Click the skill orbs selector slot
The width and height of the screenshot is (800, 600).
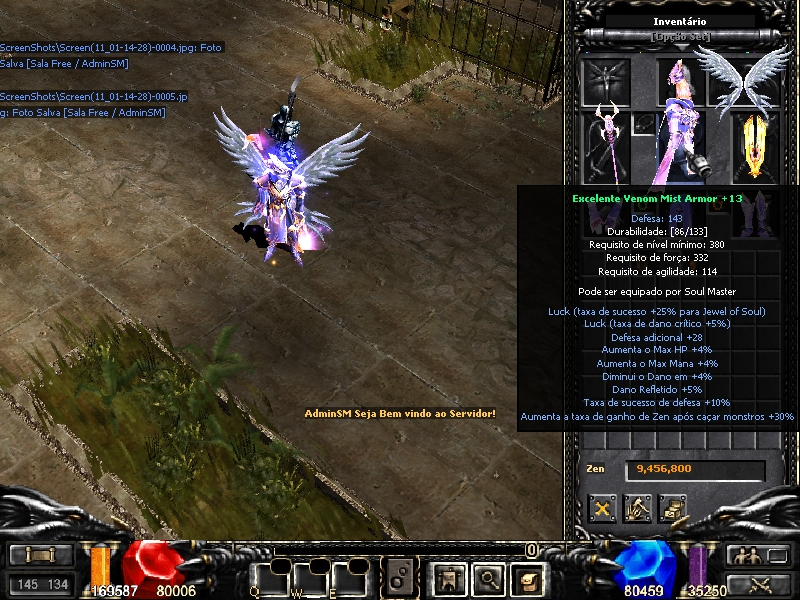(x=400, y=577)
